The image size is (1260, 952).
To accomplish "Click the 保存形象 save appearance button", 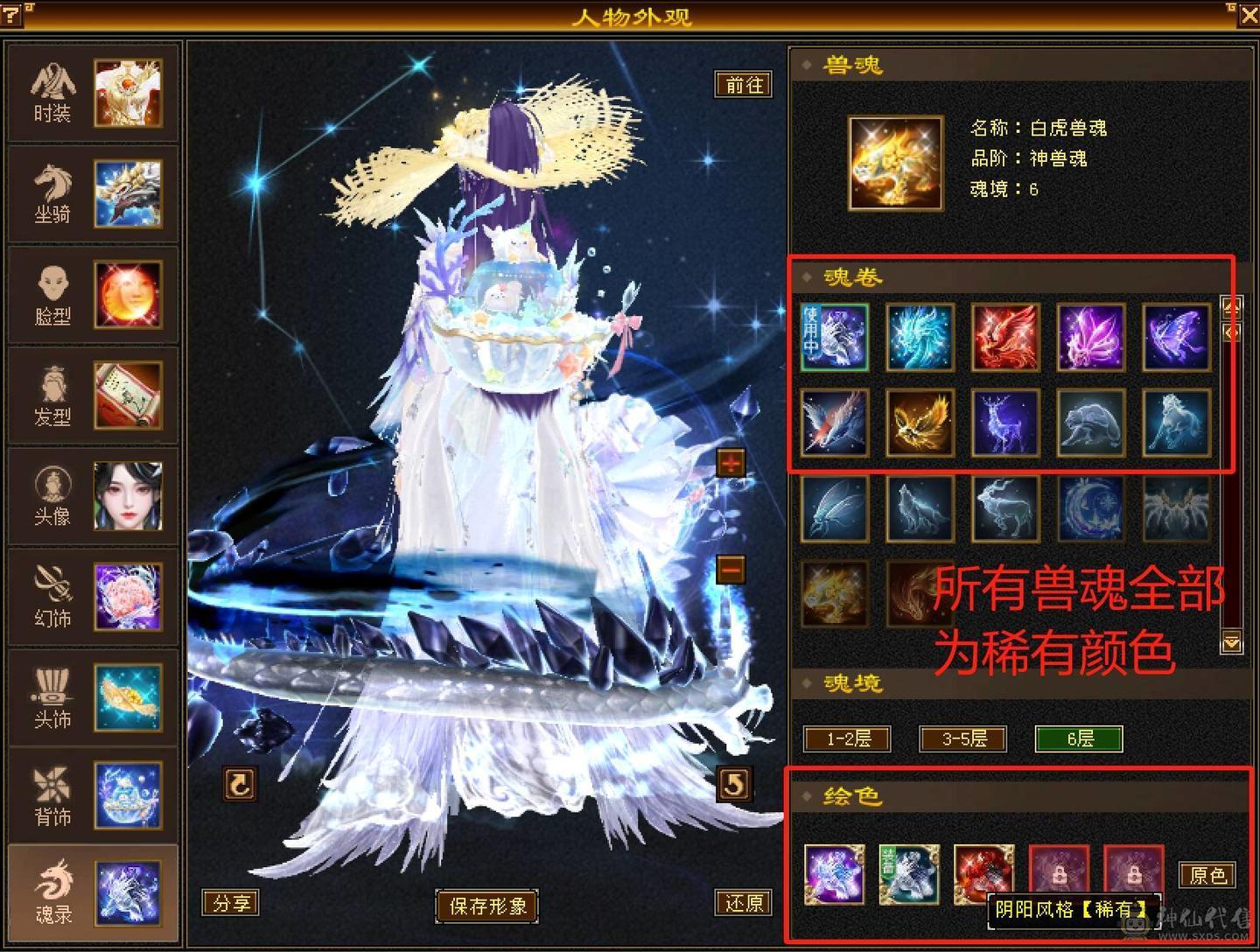I will coord(487,907).
